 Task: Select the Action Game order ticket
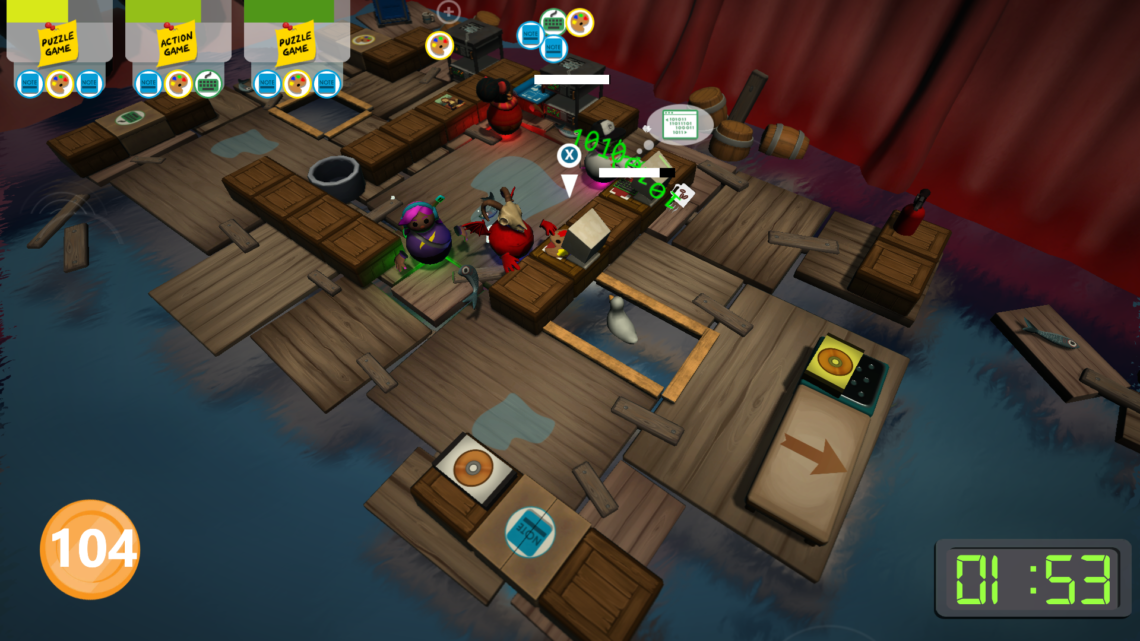pos(177,43)
